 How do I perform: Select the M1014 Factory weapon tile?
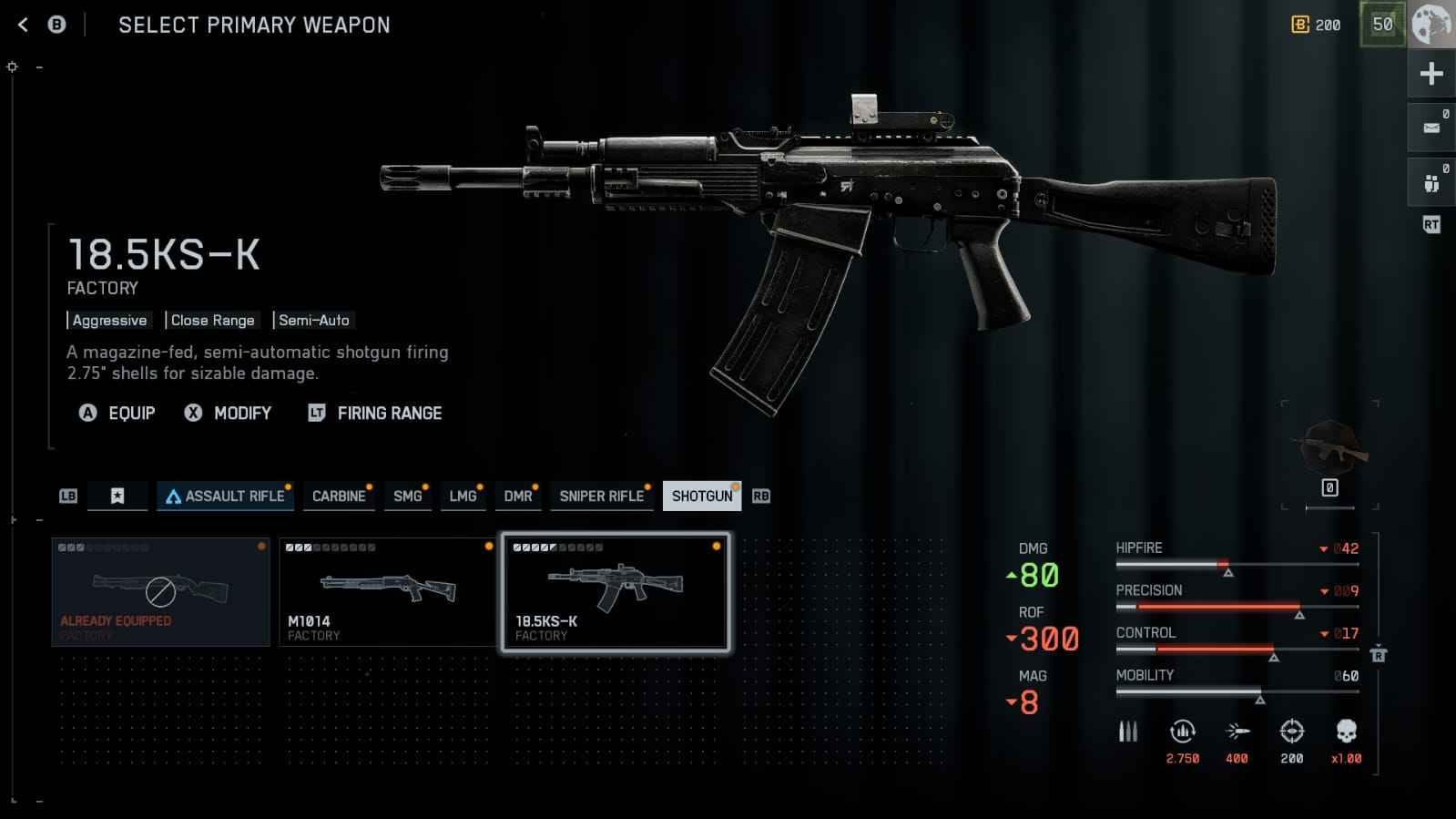[387, 592]
